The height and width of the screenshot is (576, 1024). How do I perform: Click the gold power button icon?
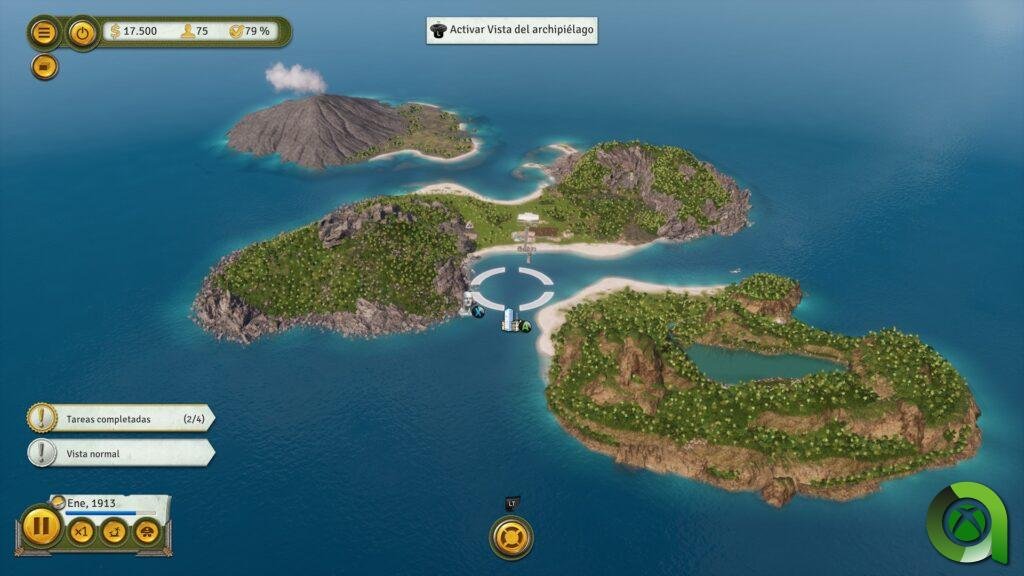[x=82, y=32]
